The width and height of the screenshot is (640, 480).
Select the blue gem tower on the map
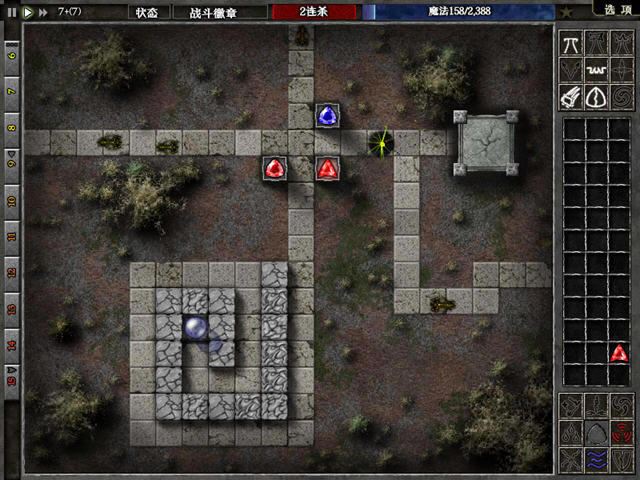click(327, 116)
